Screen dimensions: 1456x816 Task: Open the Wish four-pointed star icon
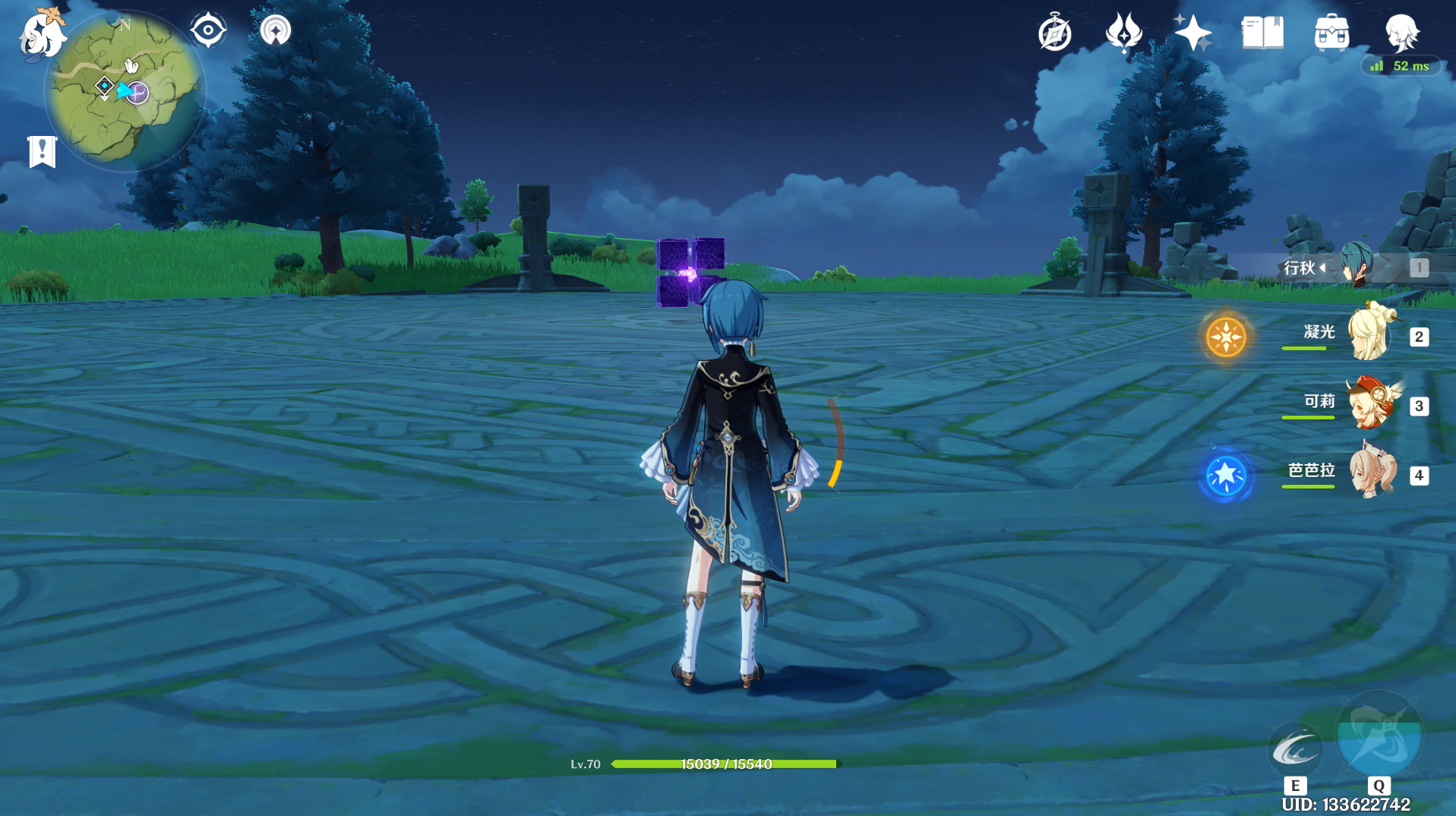click(x=1192, y=33)
